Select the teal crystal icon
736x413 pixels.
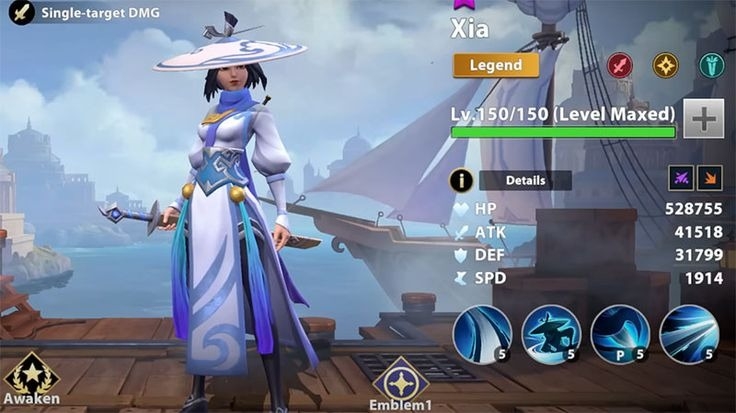(712, 65)
